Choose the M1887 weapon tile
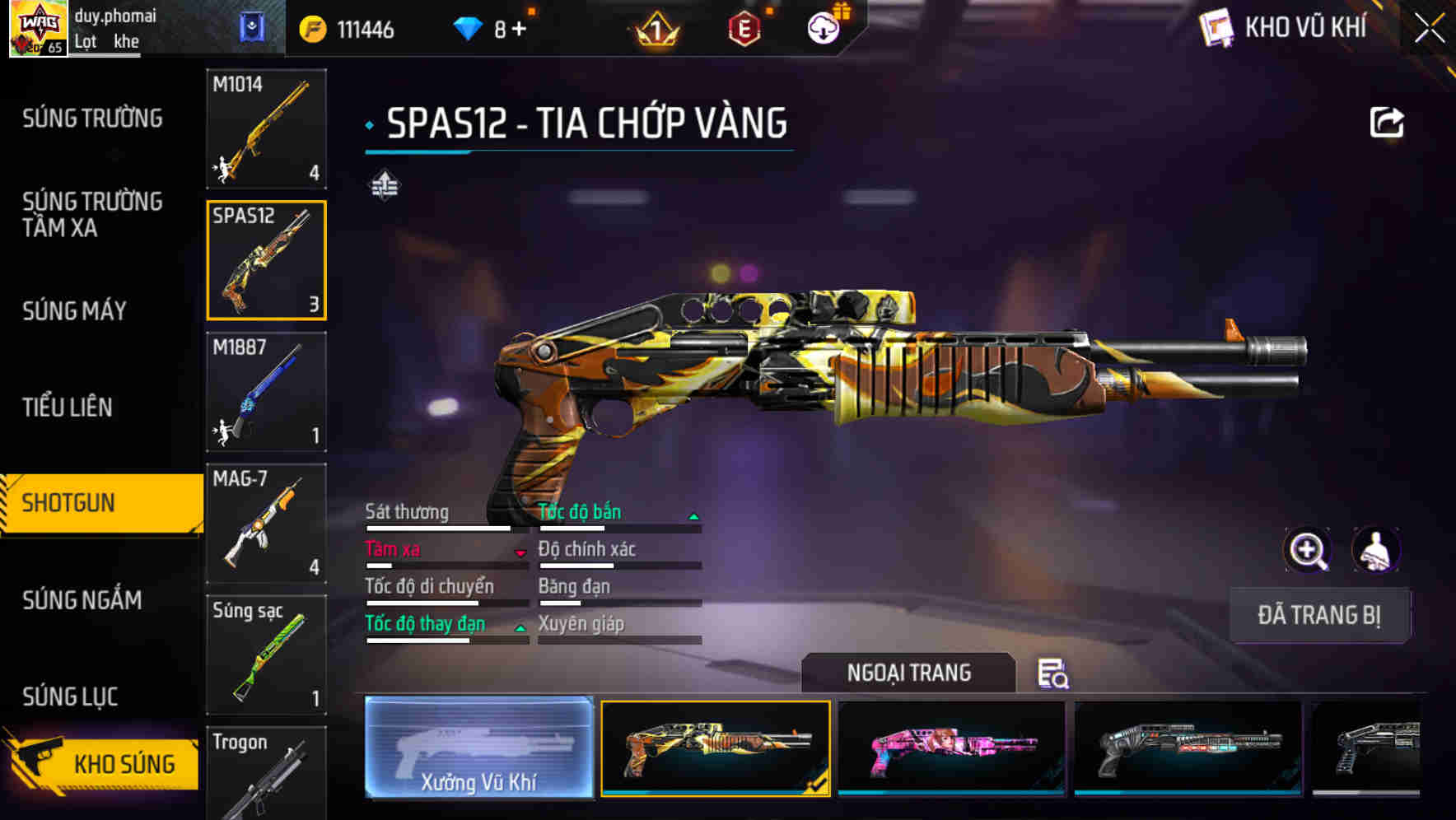 (266, 392)
